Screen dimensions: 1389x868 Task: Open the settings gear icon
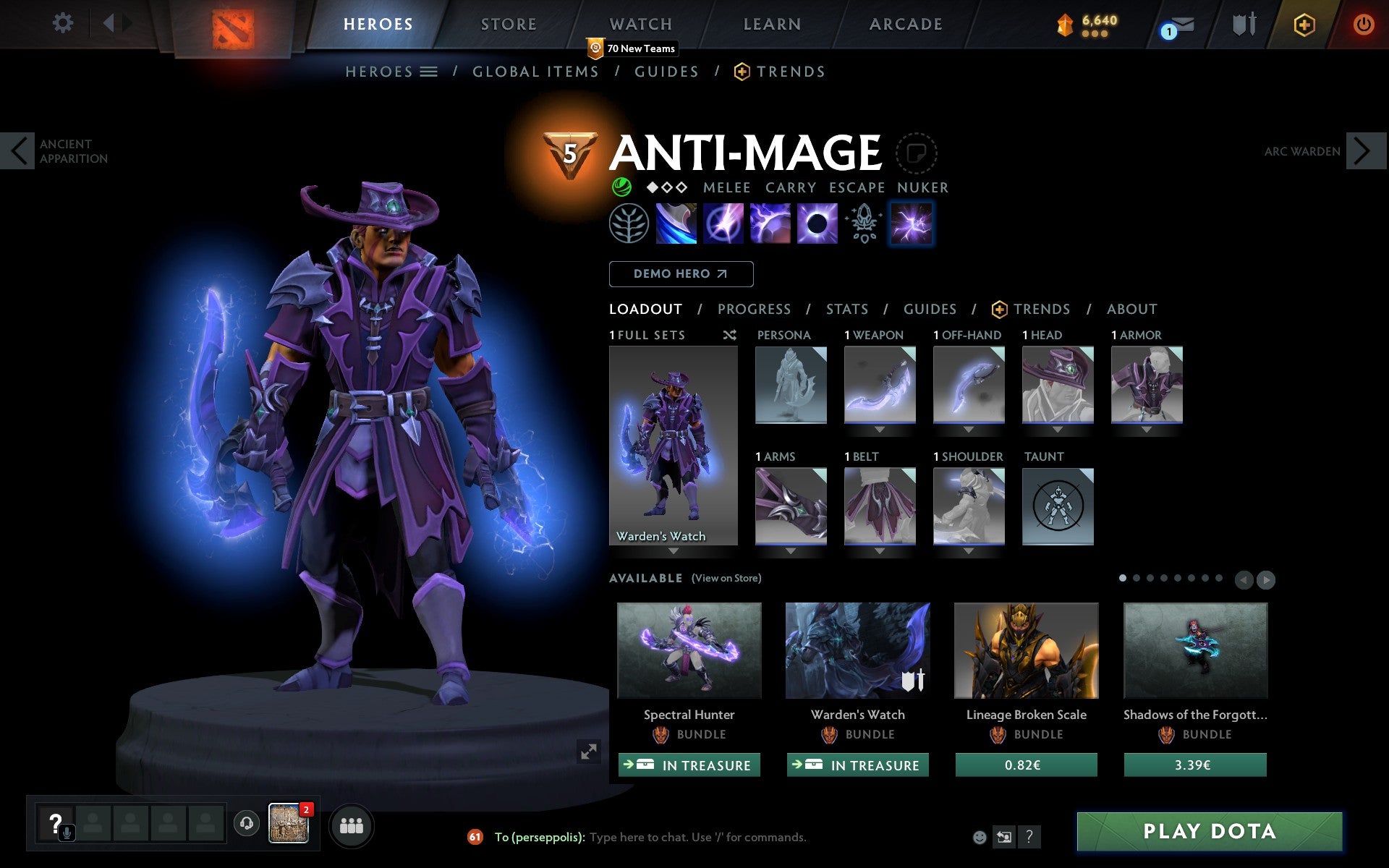(64, 23)
